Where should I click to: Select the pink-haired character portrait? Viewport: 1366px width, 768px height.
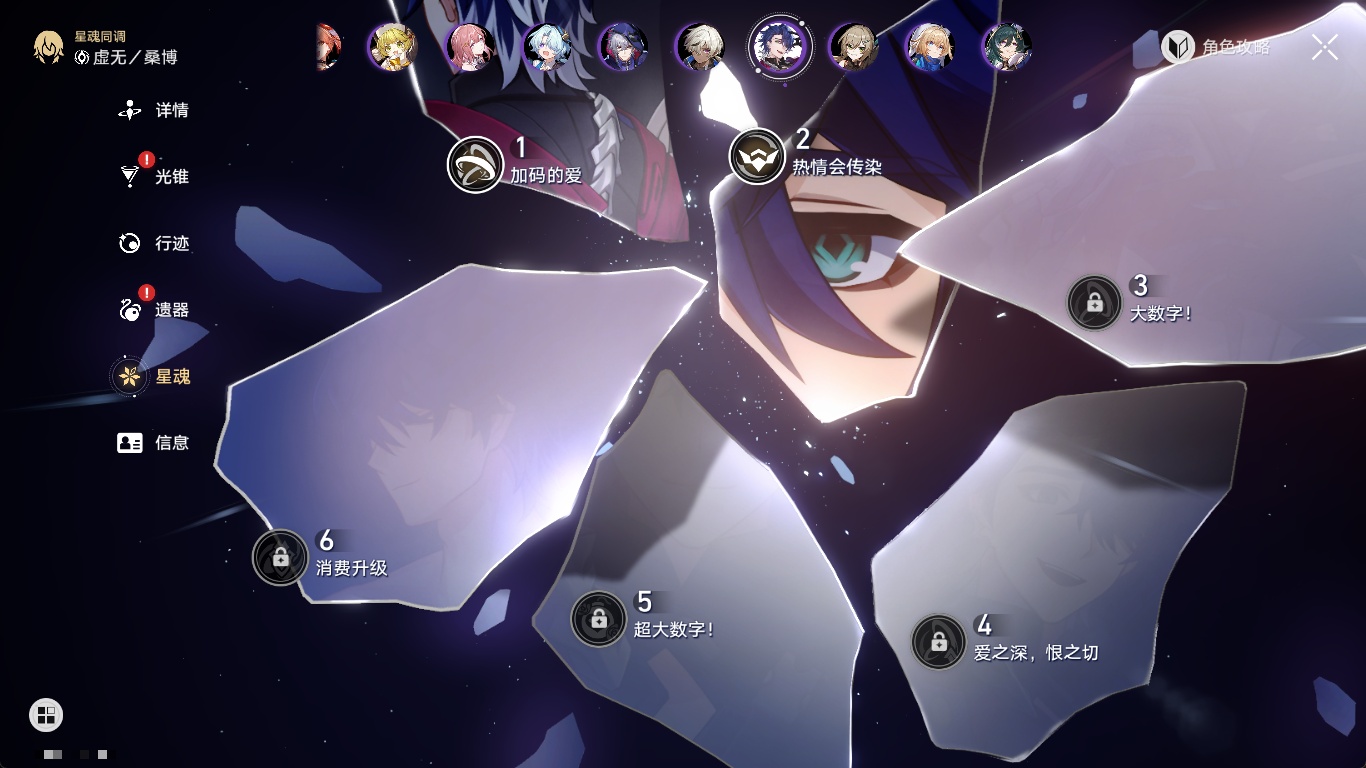470,46
